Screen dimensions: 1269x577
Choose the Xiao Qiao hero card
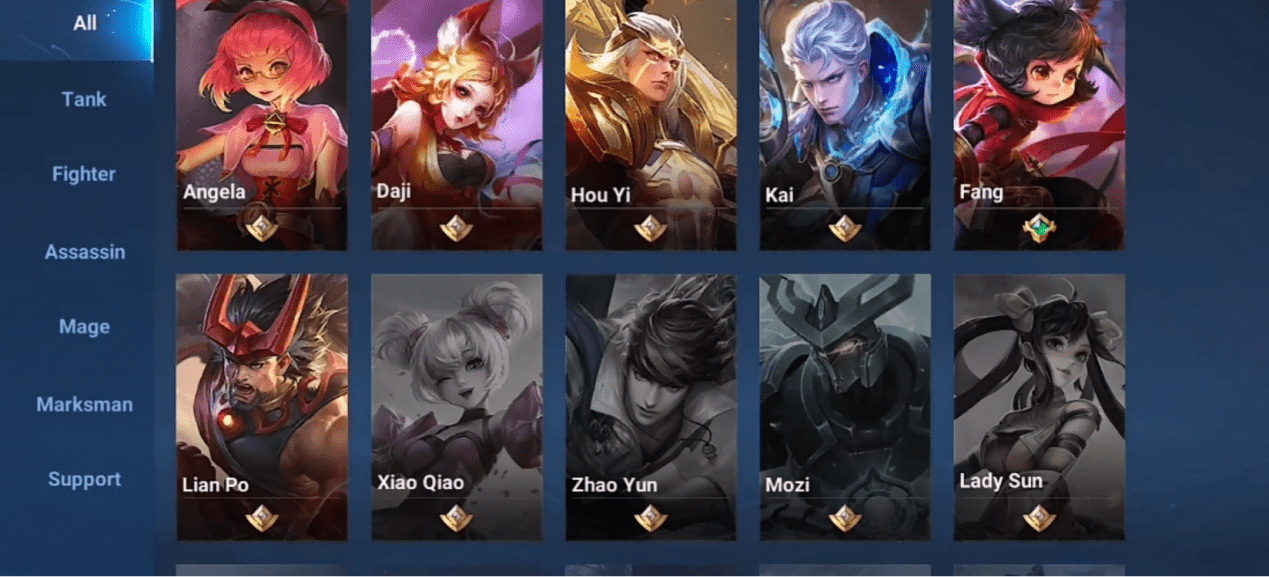click(x=457, y=405)
